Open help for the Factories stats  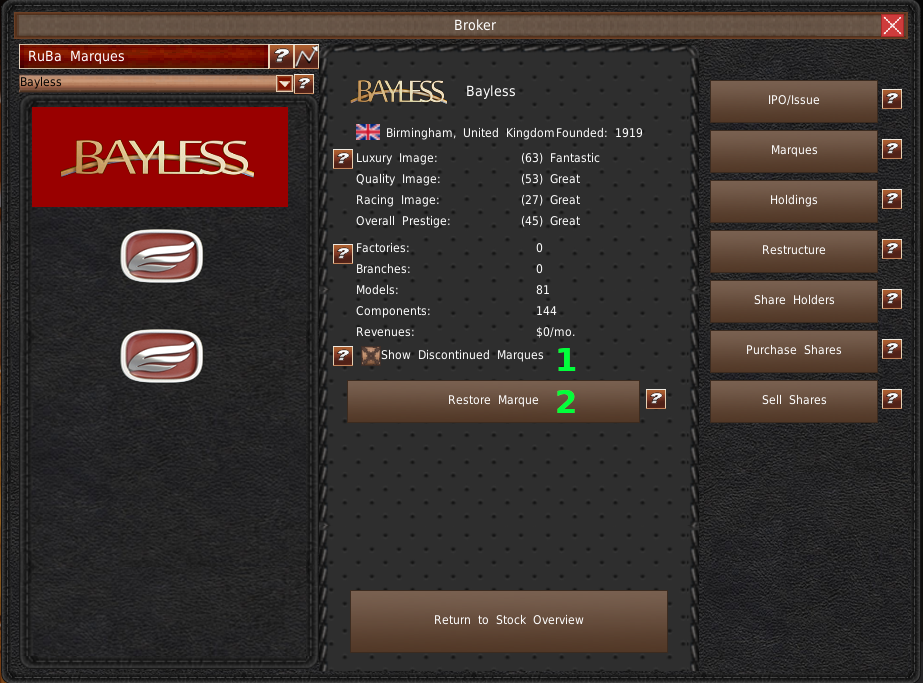coord(342,254)
